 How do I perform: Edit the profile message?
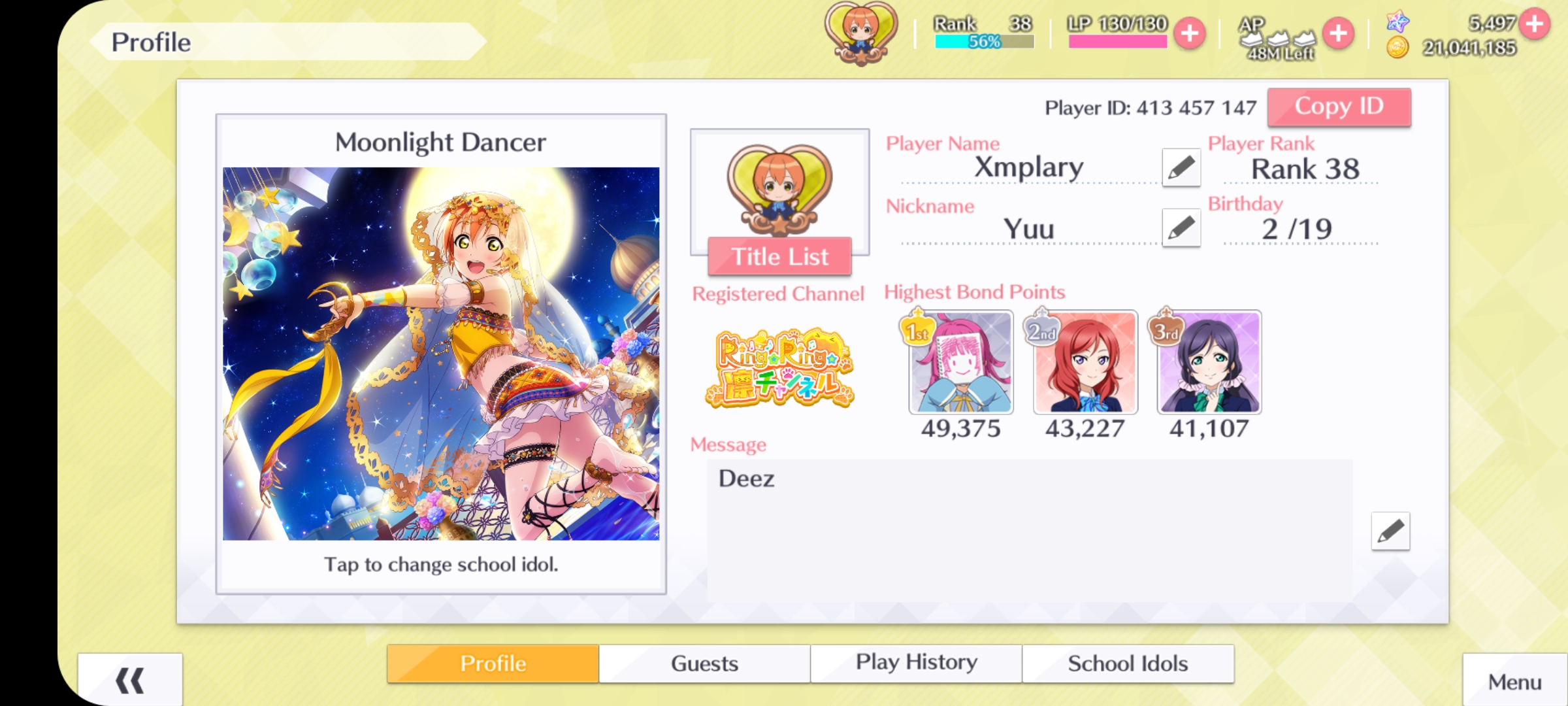pyautogui.click(x=1390, y=531)
